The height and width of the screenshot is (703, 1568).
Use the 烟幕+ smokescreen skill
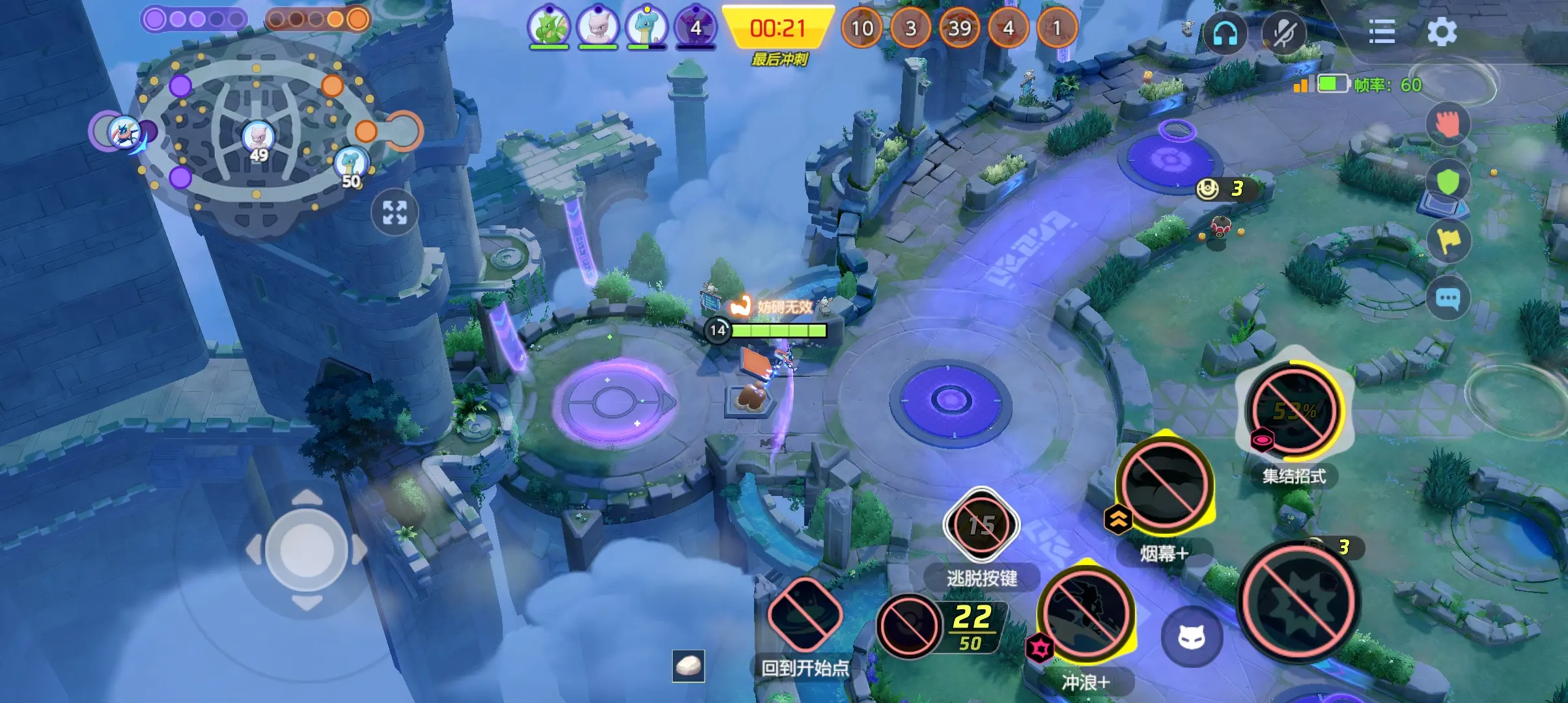click(x=1164, y=485)
